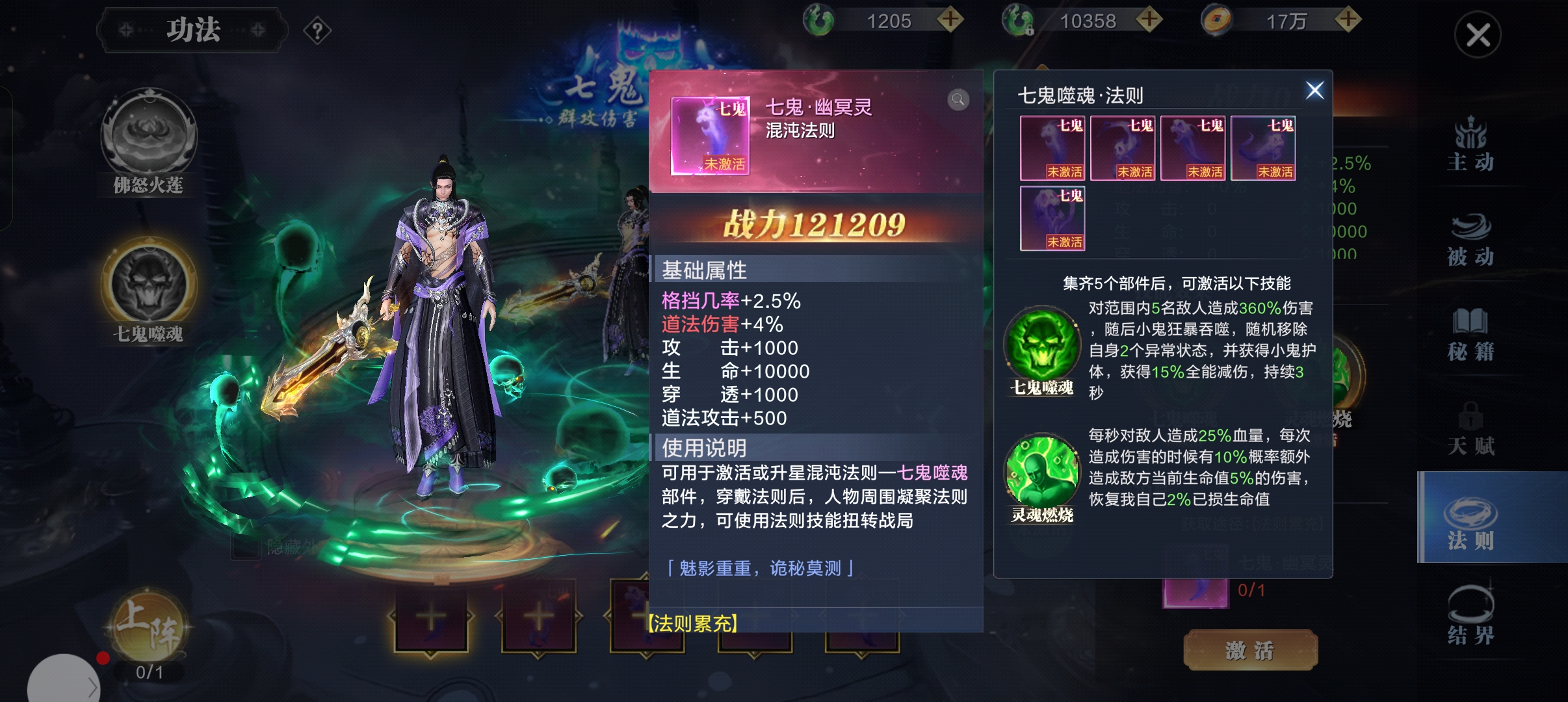Open the 秘籍 tab
Image resolution: width=1568 pixels, height=702 pixels.
point(1470,334)
